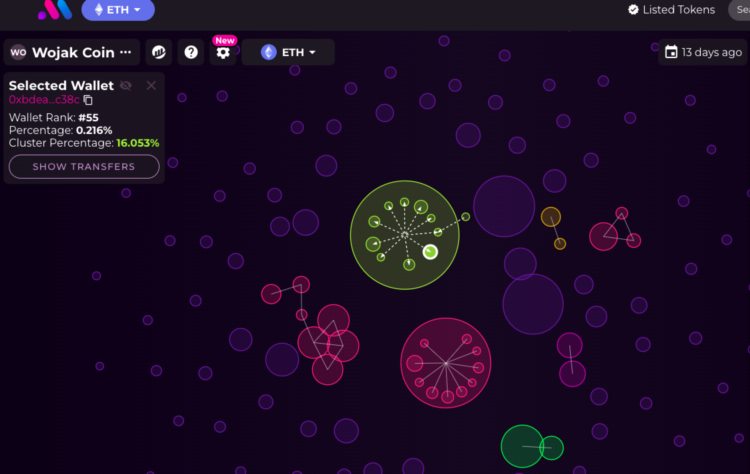Hide the selected wallet with the eye icon
The image size is (750, 474).
tap(126, 86)
